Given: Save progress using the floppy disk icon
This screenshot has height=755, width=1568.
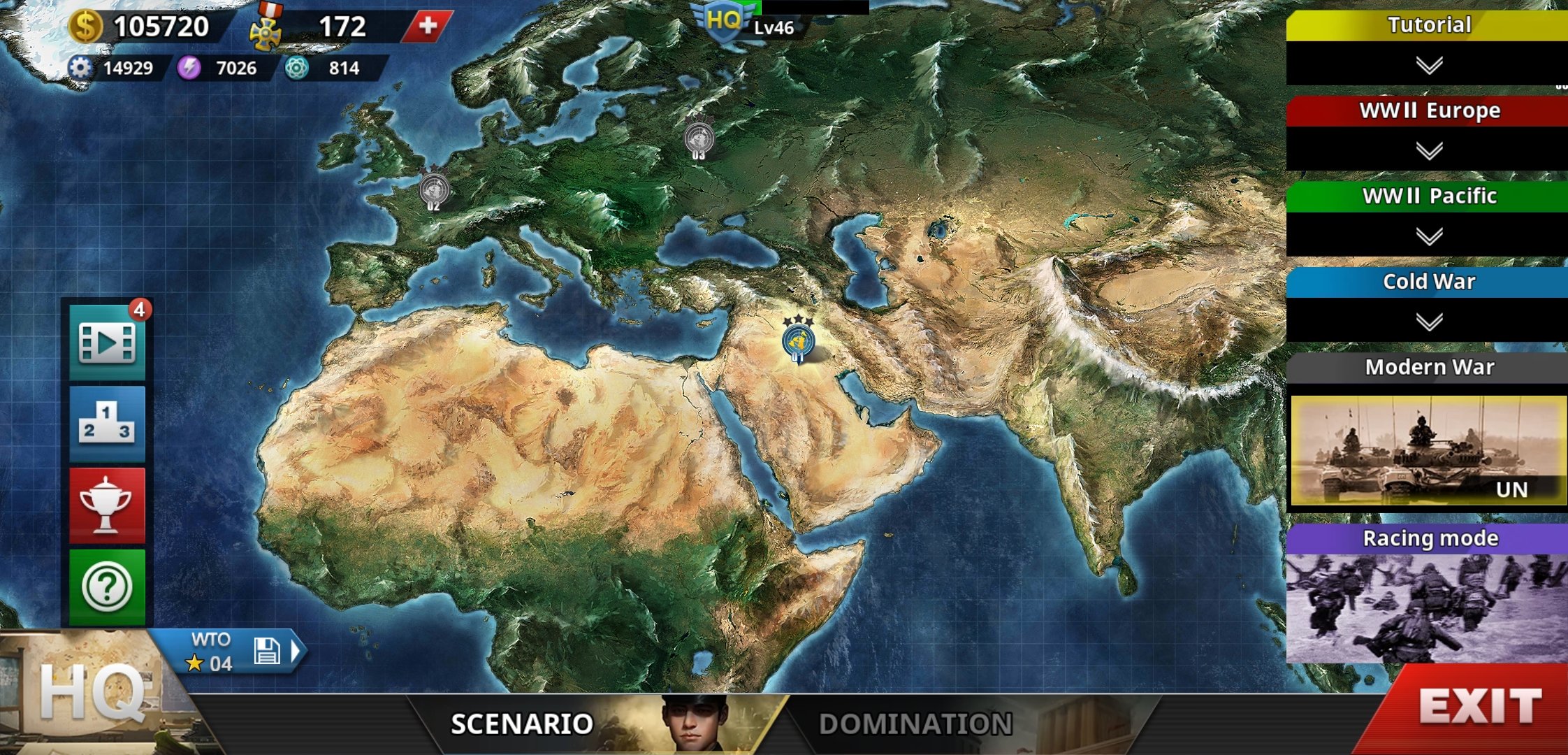Looking at the screenshot, I should [x=269, y=649].
